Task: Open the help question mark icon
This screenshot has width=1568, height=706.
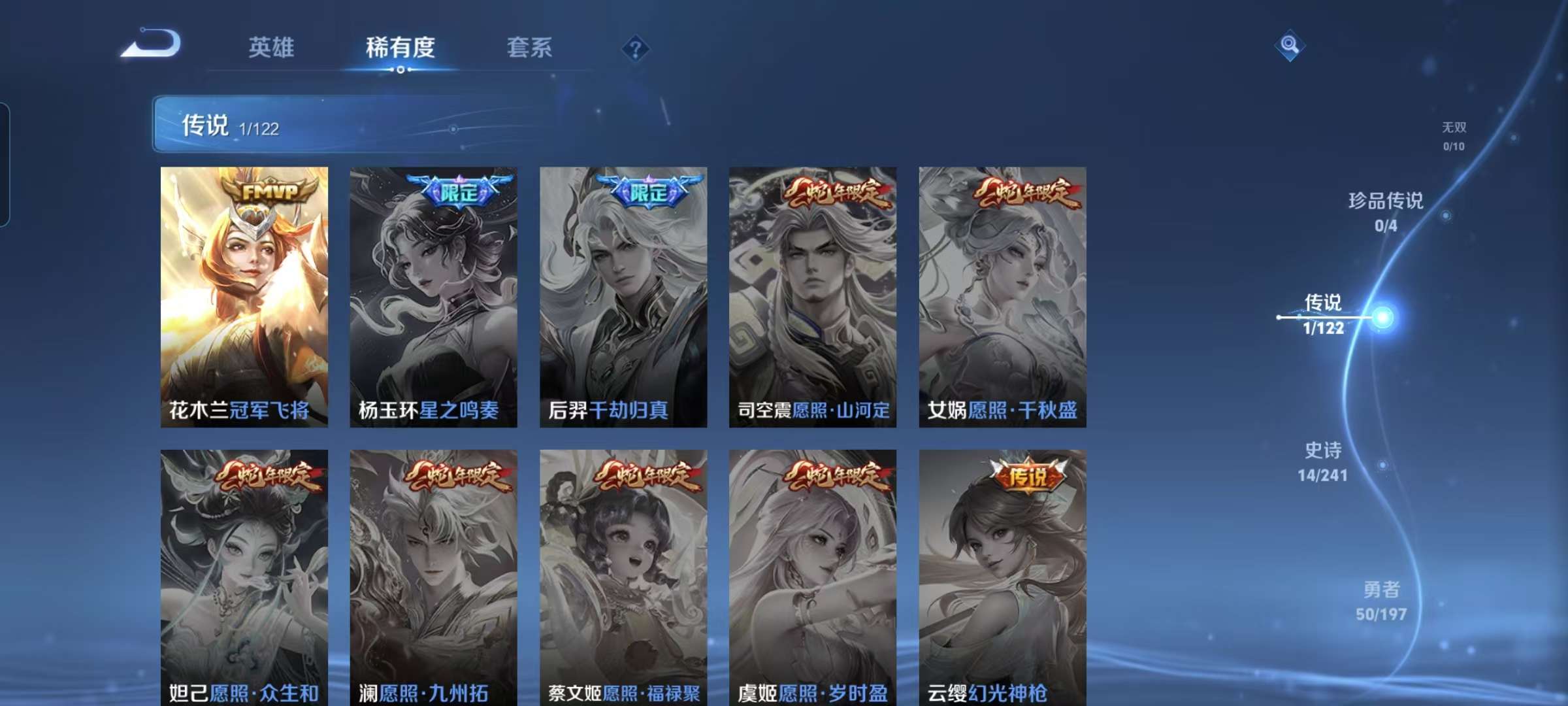Action: (x=637, y=47)
